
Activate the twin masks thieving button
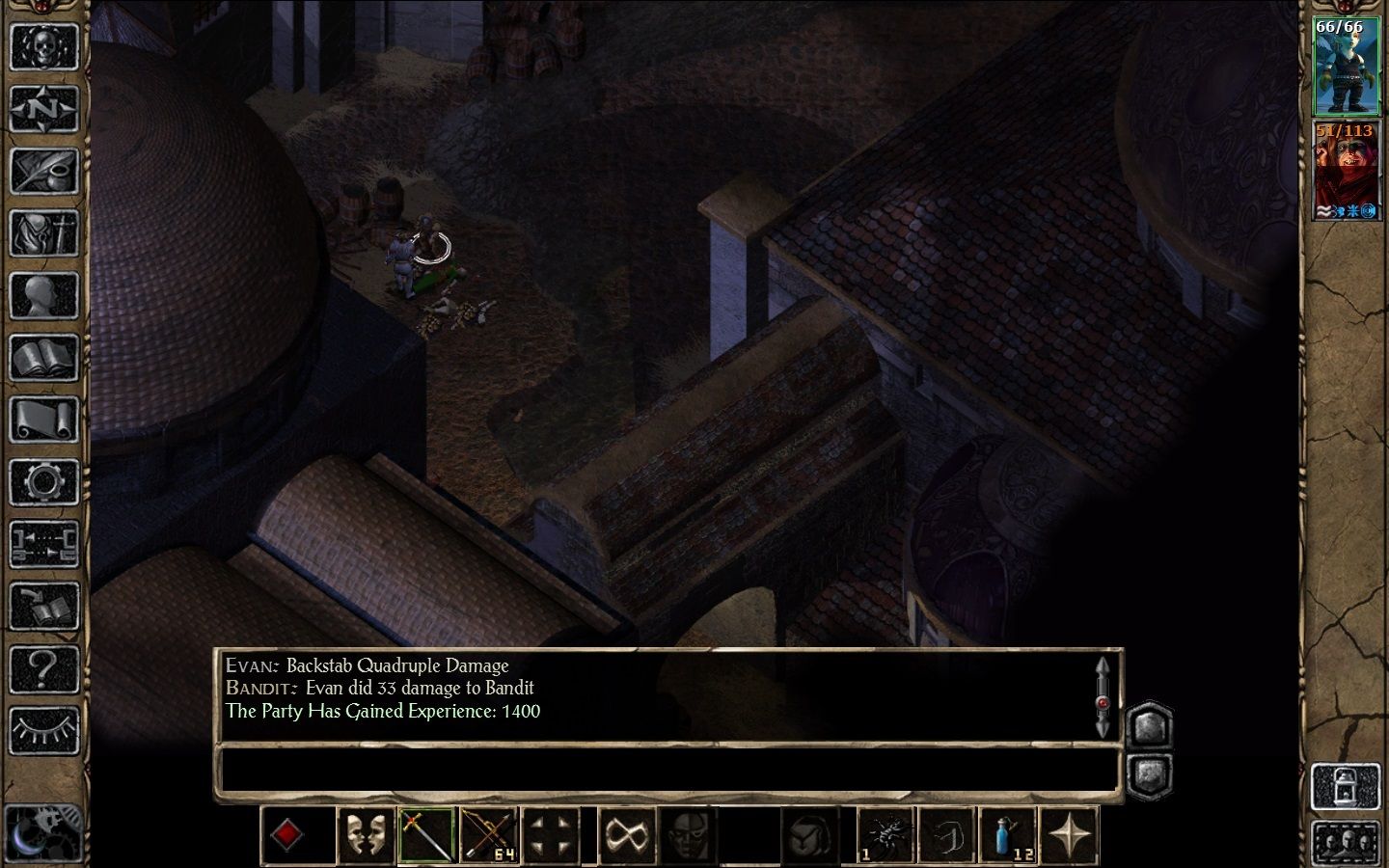367,833
